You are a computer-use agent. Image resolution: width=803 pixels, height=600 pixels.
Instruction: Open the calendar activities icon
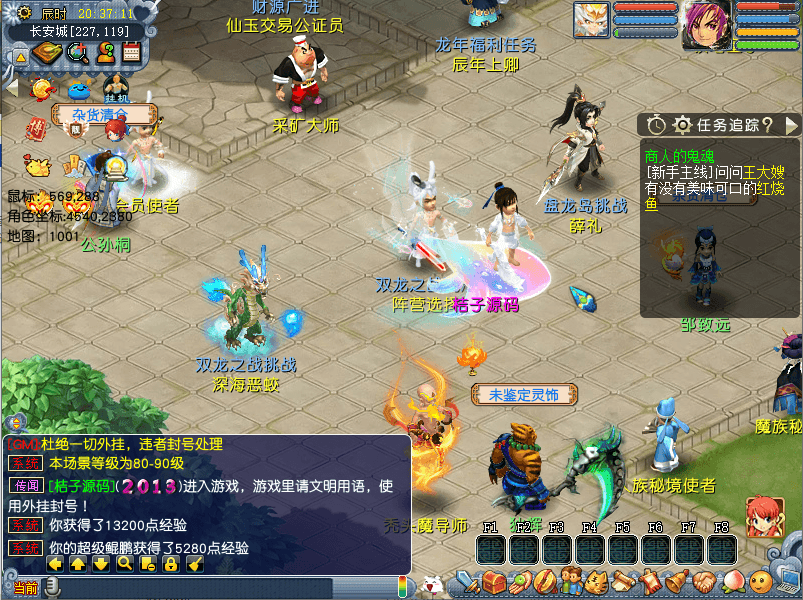point(131,53)
